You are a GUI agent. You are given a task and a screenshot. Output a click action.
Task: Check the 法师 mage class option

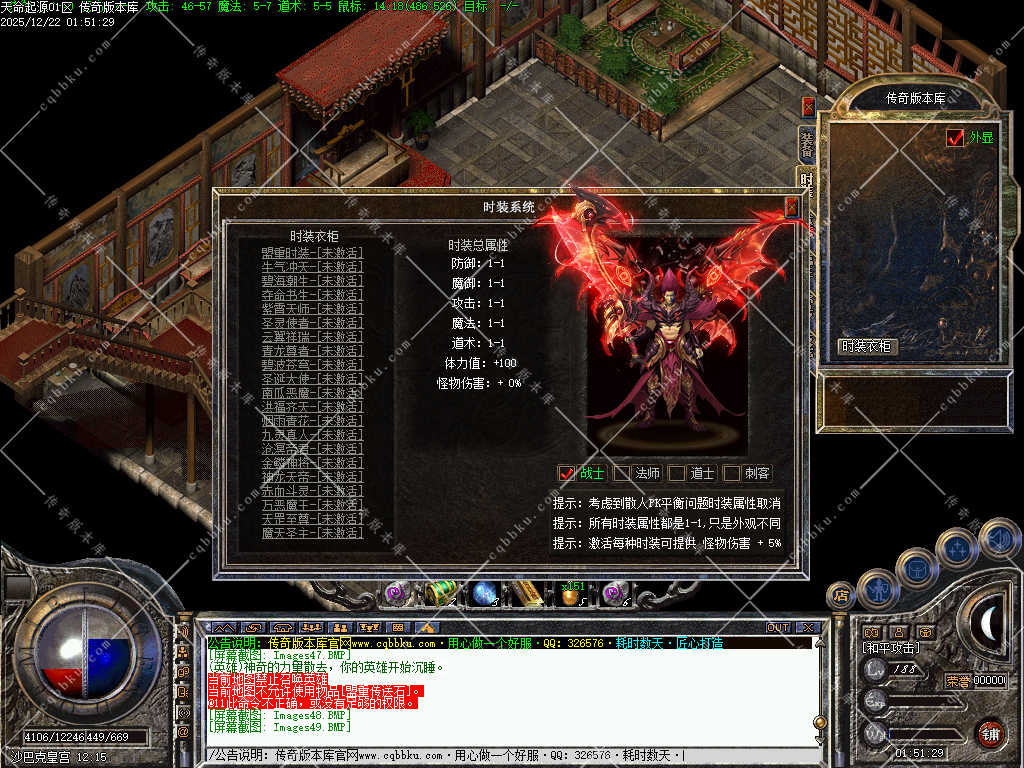623,473
